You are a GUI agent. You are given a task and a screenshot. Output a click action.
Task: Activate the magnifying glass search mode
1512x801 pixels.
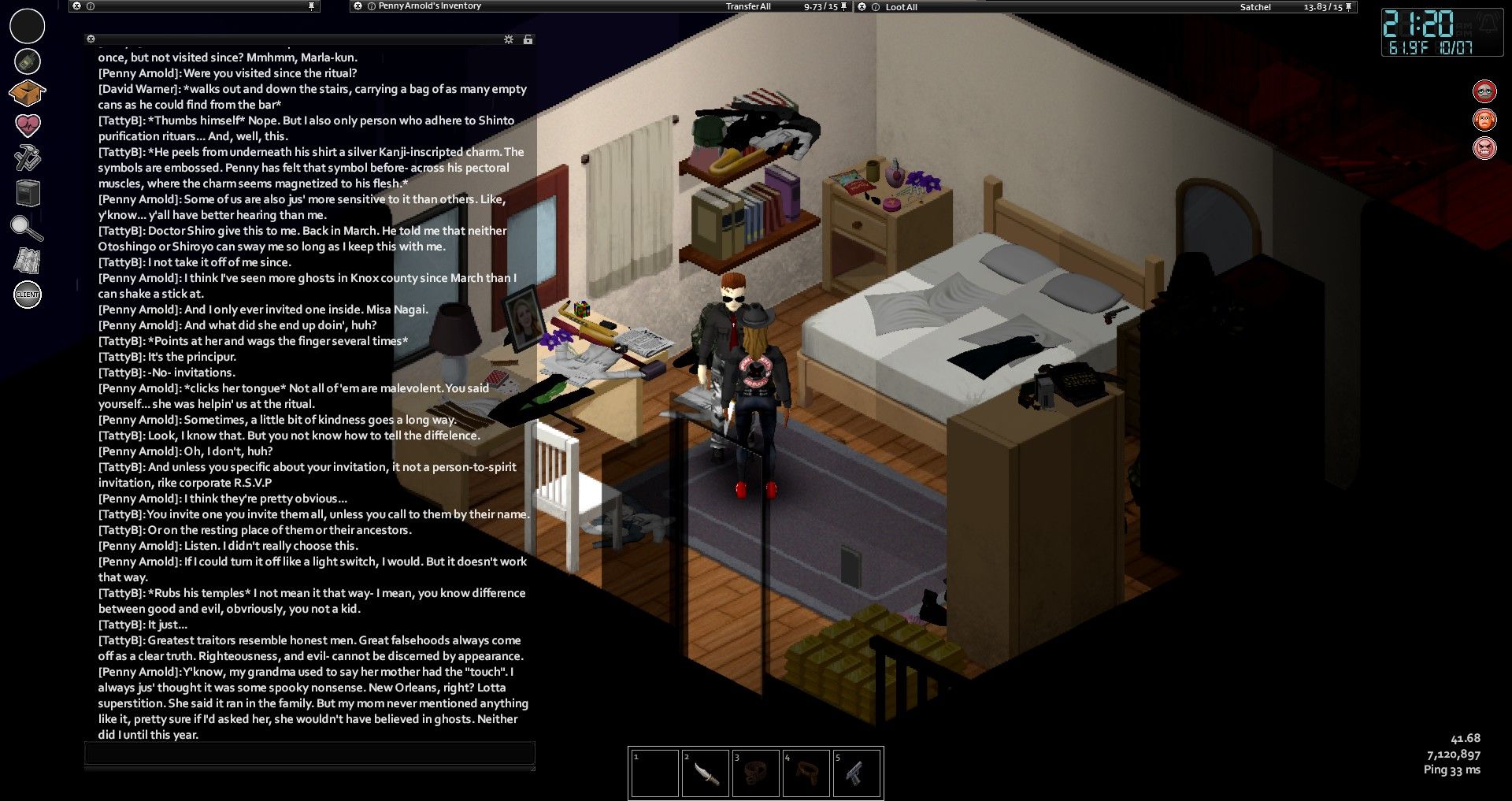(x=26, y=228)
